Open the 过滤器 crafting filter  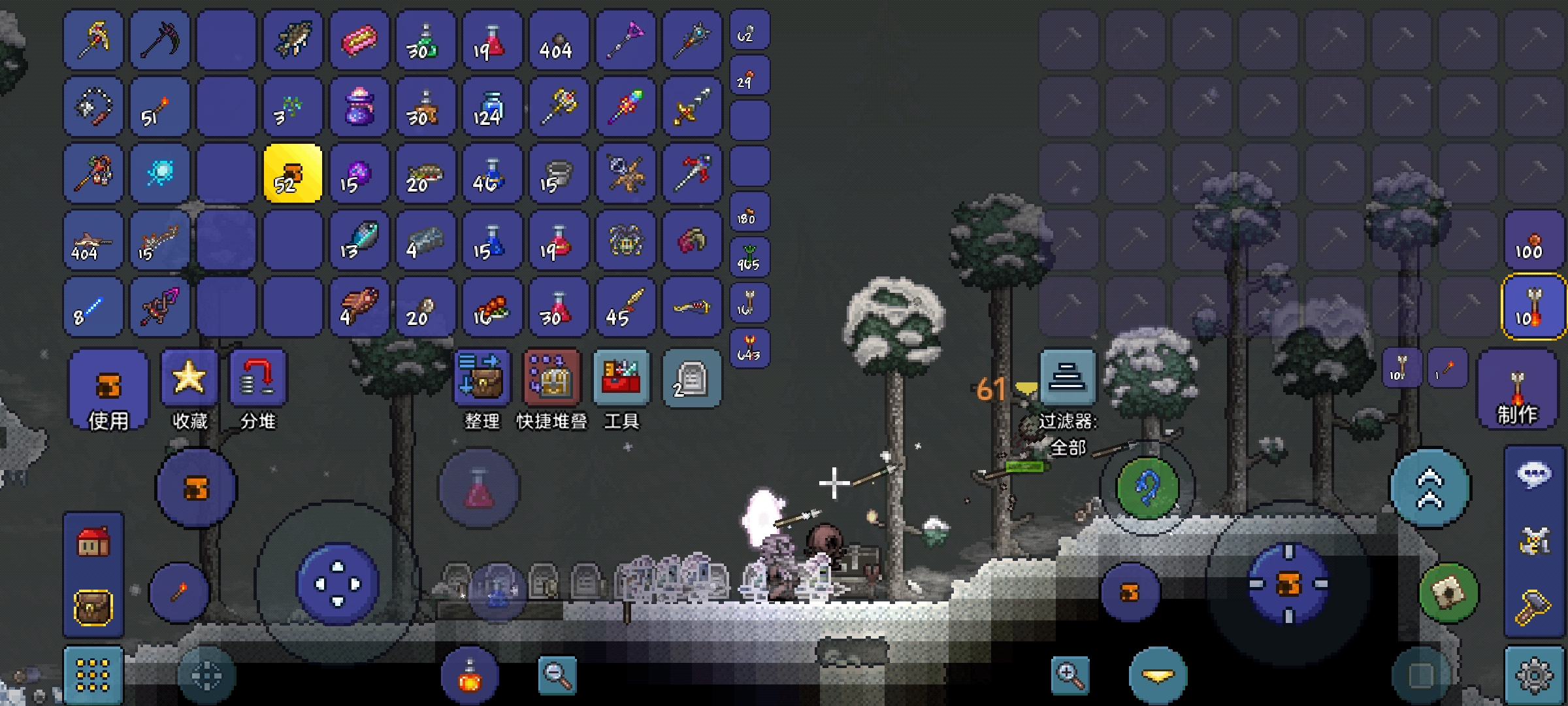click(1068, 379)
